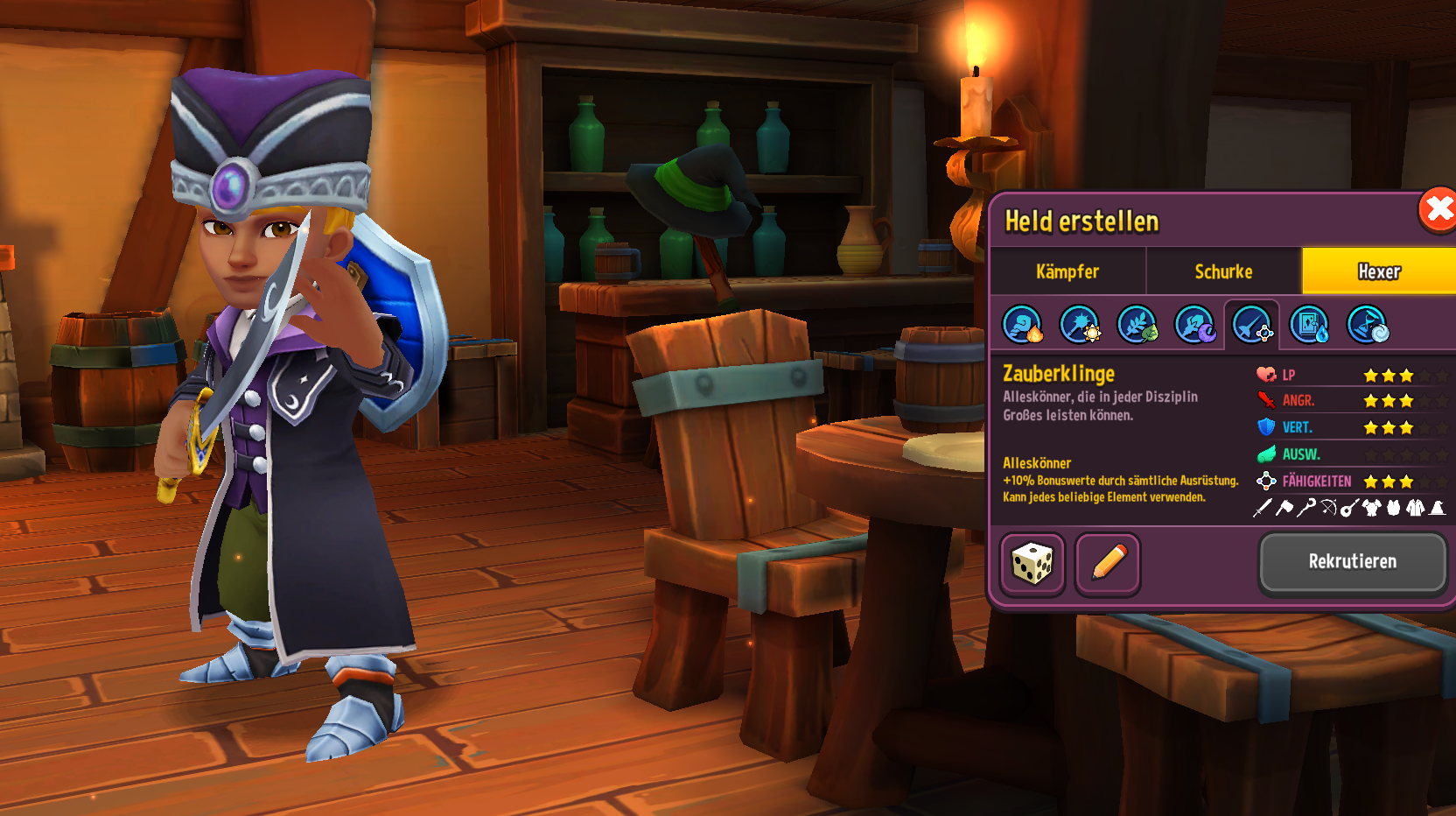Select the Zauberklinge sword class icon
The width and height of the screenshot is (1456, 816).
click(1252, 325)
